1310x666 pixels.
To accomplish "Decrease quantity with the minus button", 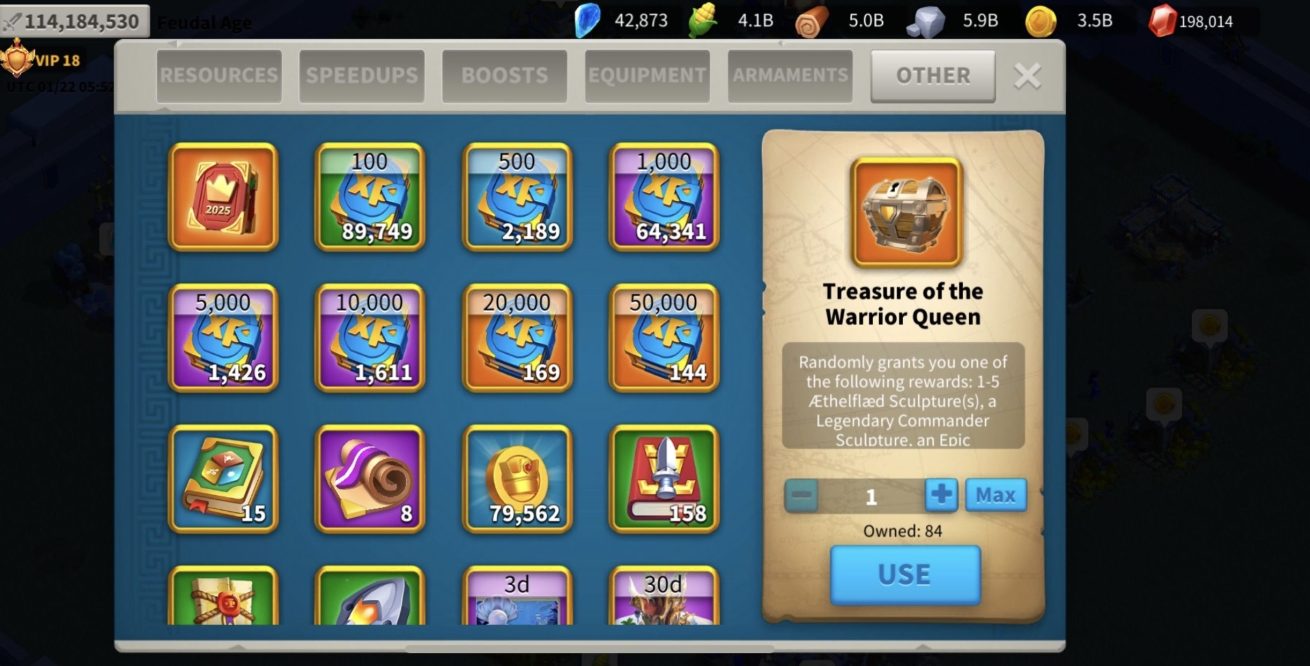I will click(802, 495).
